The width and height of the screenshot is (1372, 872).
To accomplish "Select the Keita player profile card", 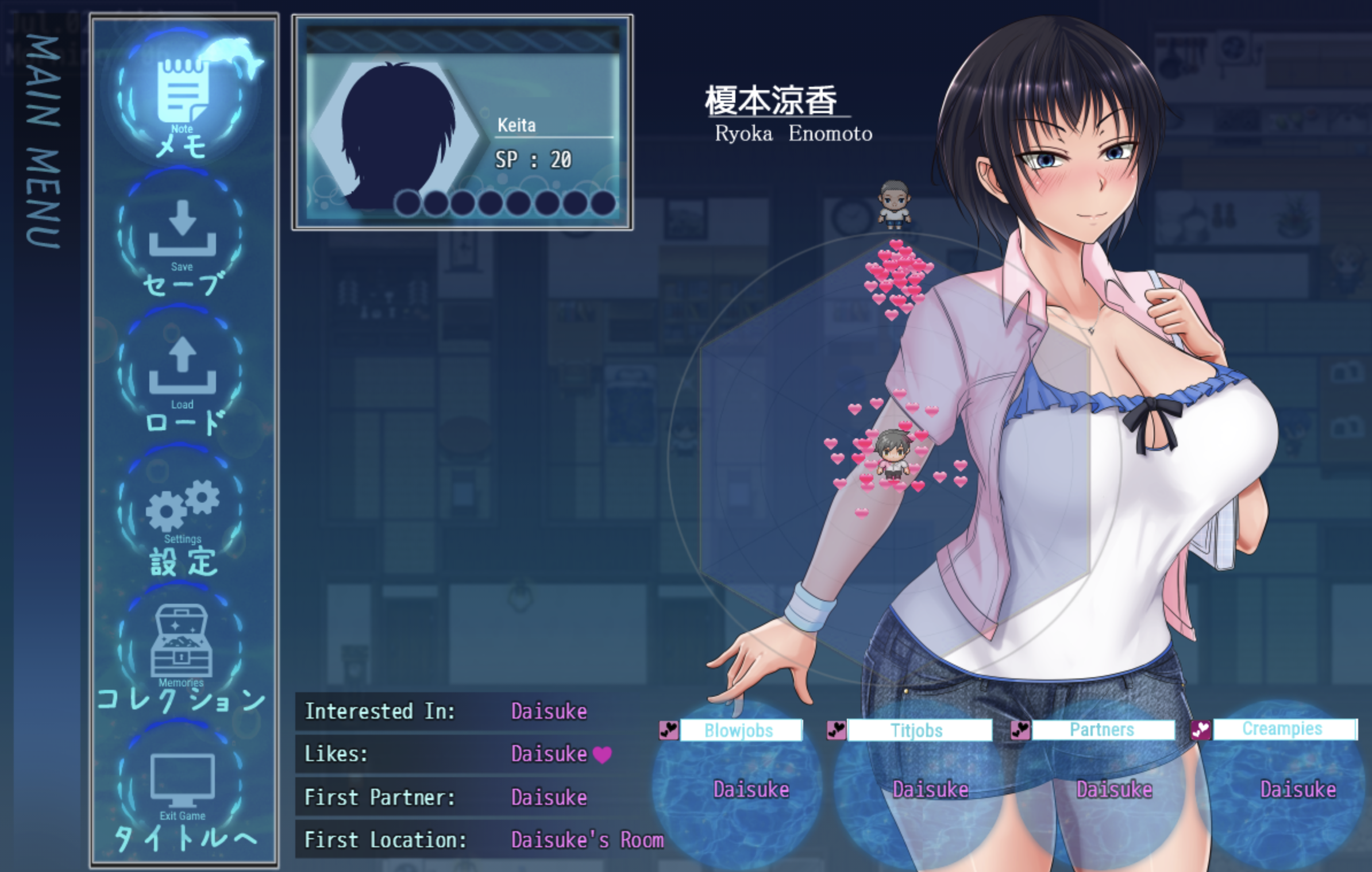I will pos(463,122).
